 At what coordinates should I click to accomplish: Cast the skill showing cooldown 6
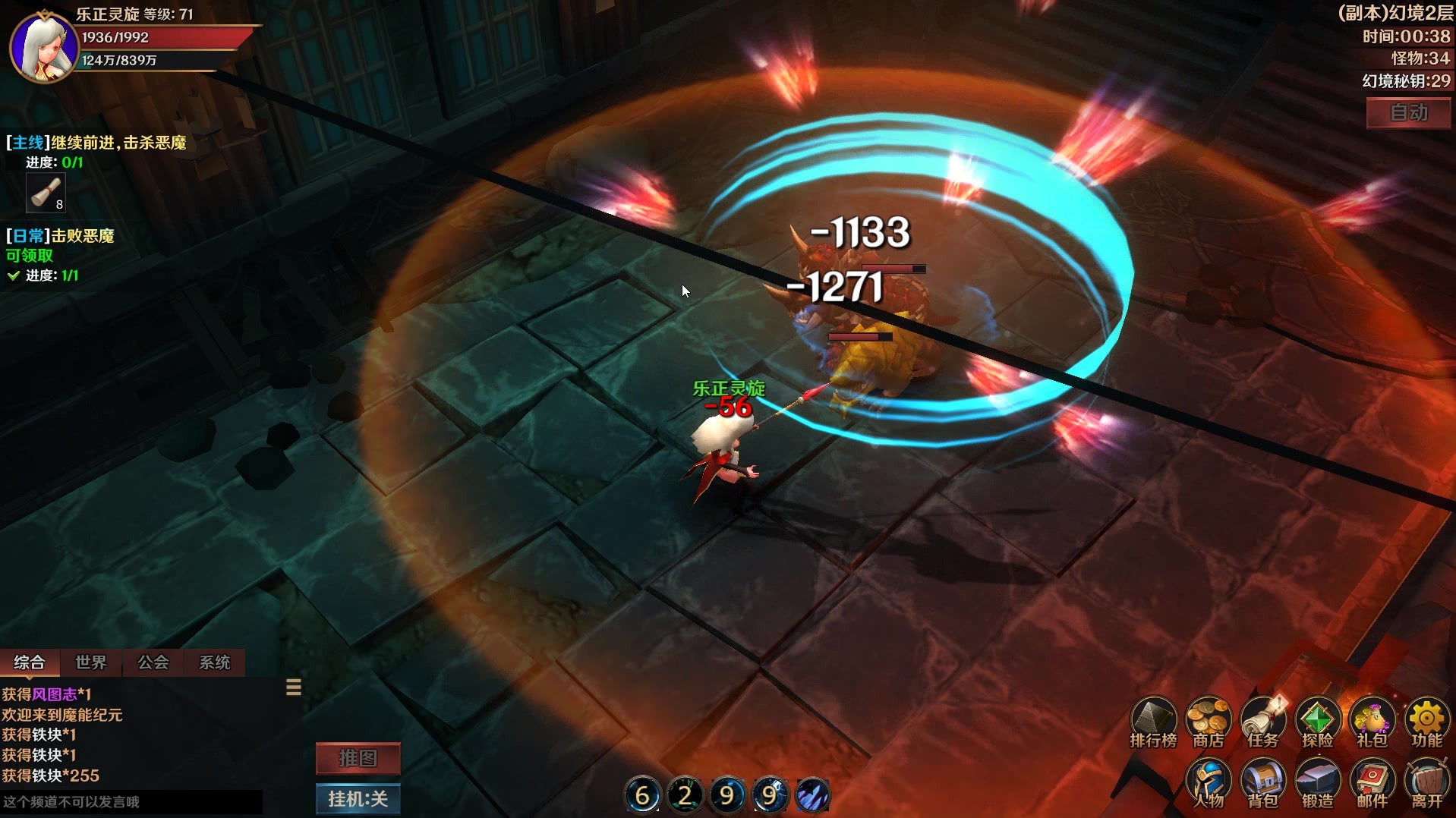(643, 794)
